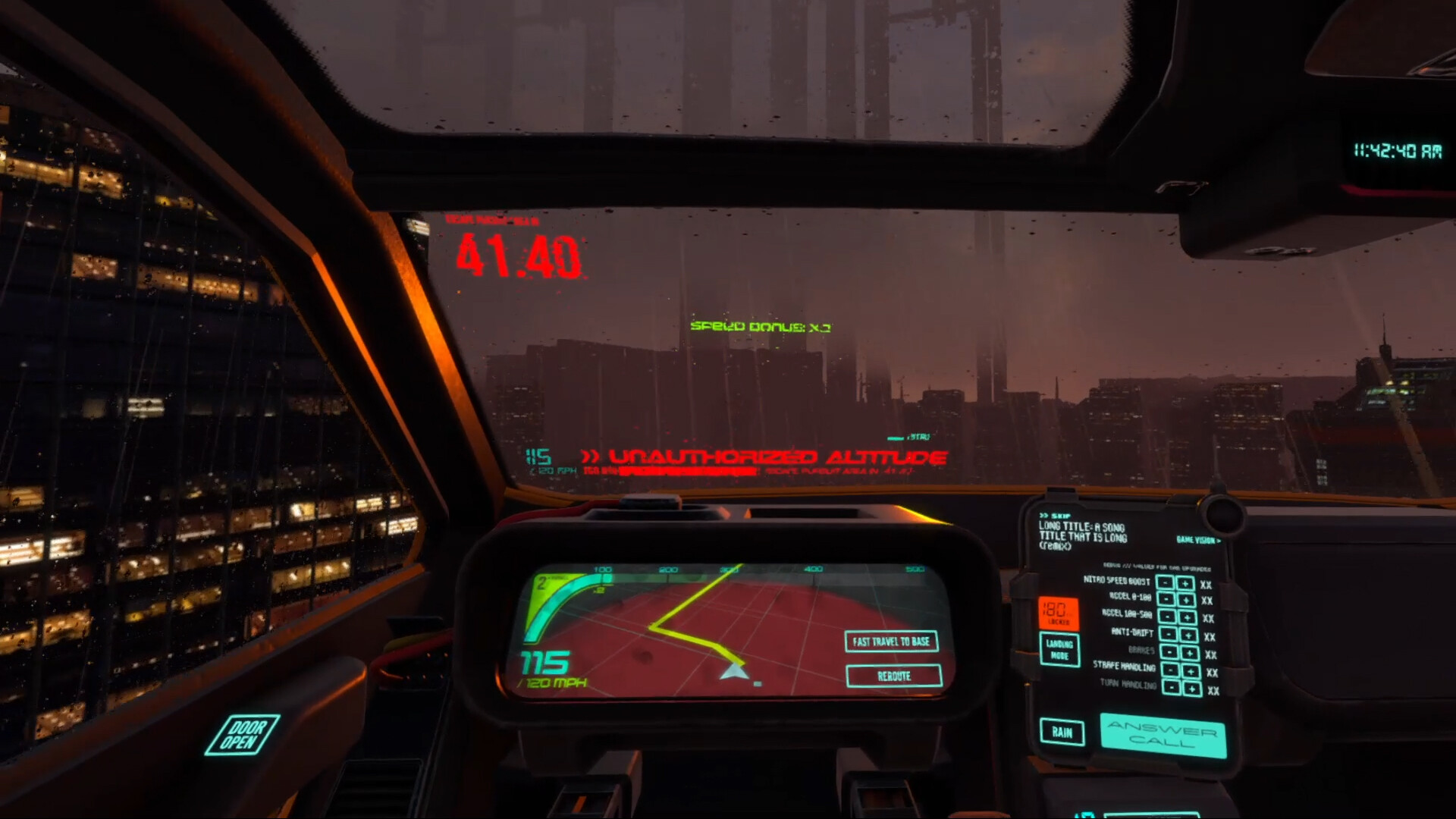Toggle the Door Open control
The height and width of the screenshot is (819, 1456).
click(244, 733)
